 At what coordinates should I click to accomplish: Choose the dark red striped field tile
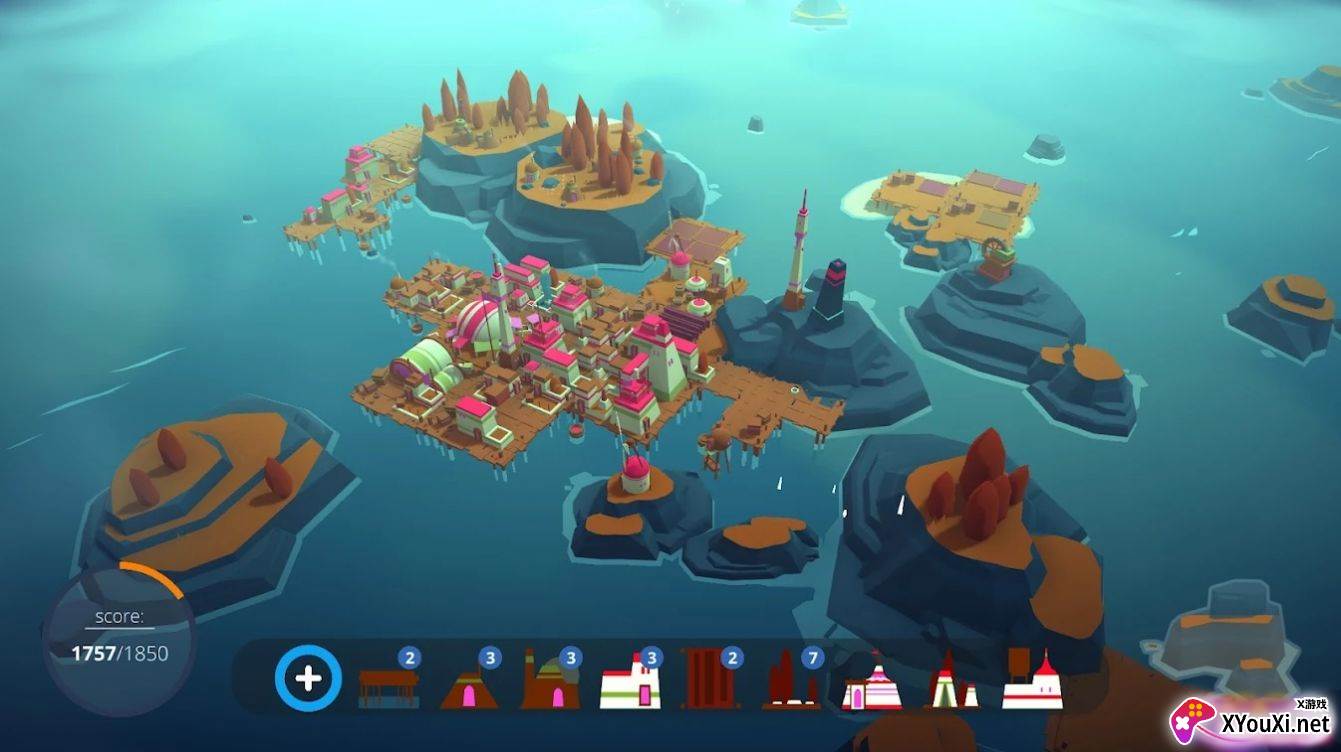tap(710, 679)
